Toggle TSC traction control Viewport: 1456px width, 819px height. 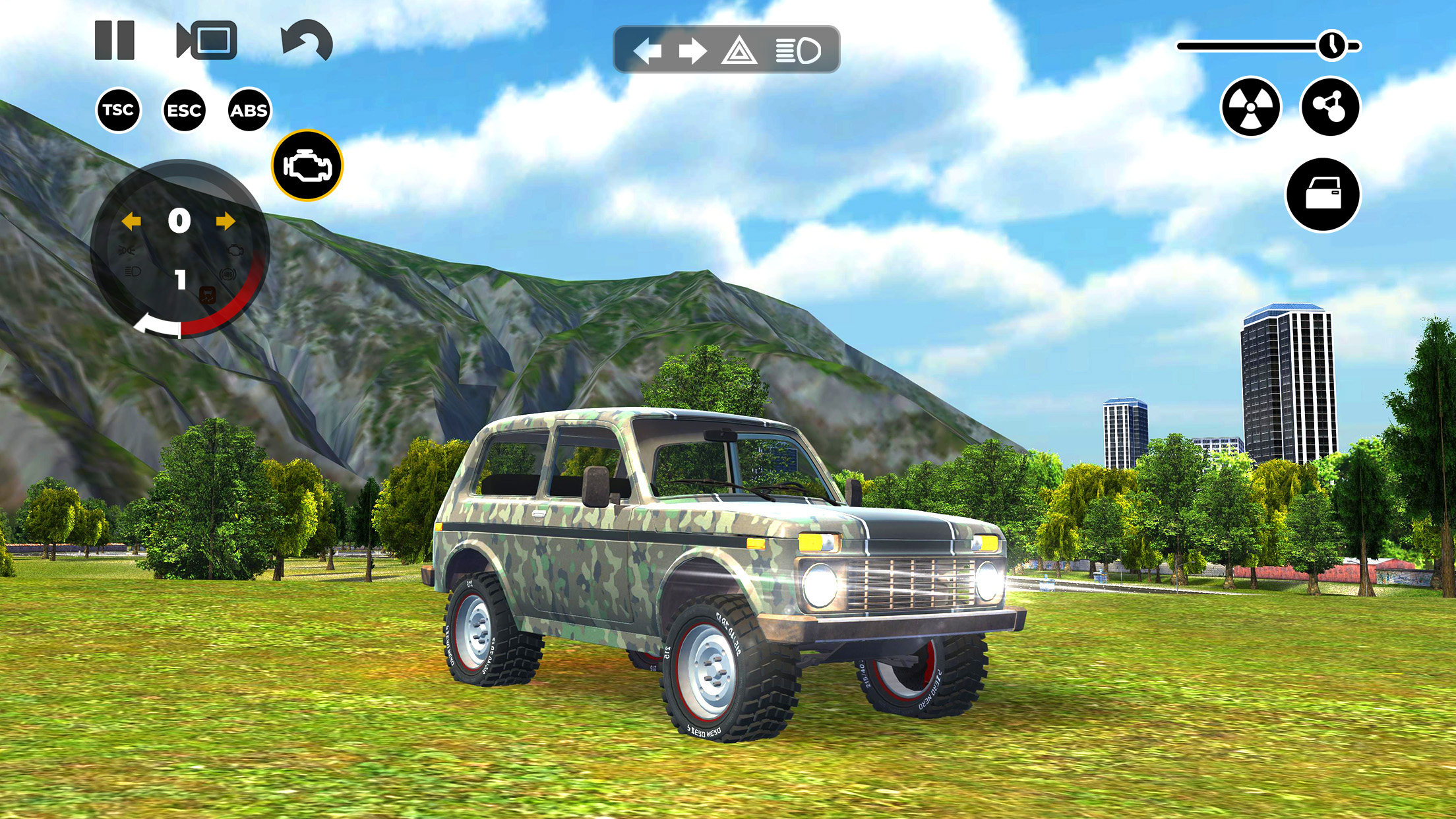(117, 110)
